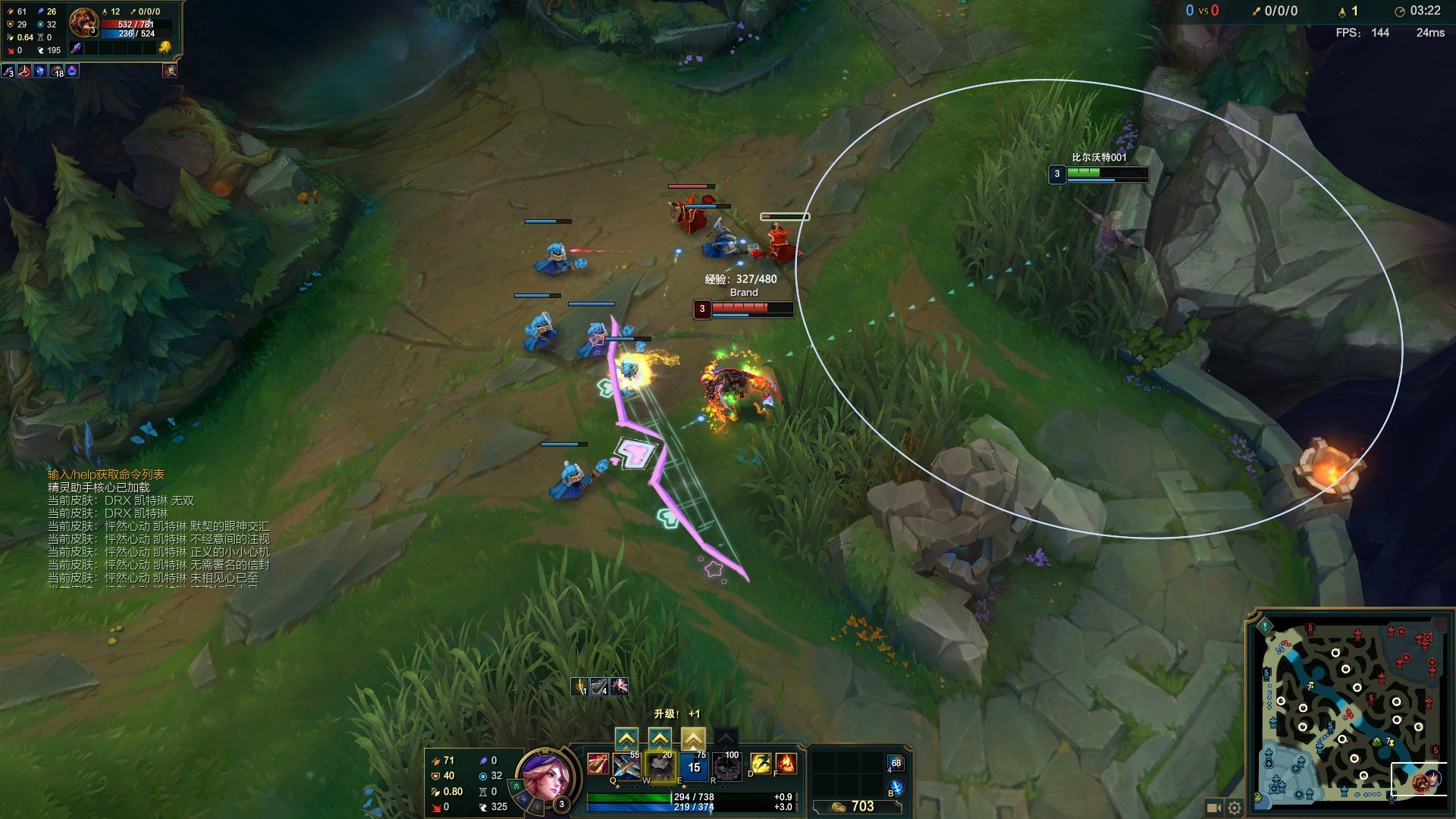Activate the W trap ability
The height and width of the screenshot is (819, 1456).
pos(661,766)
